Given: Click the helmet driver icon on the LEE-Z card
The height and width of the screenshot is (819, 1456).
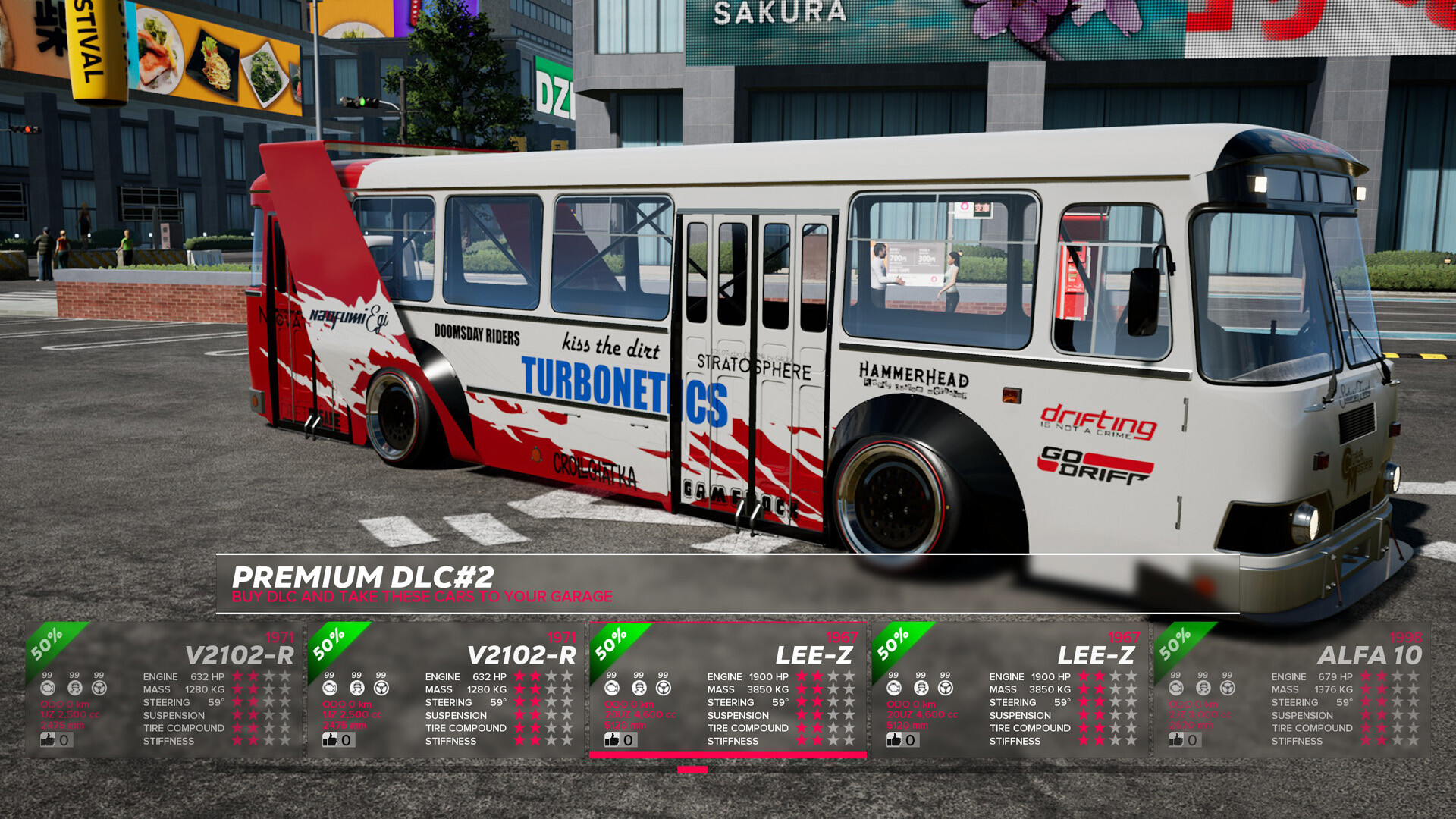Looking at the screenshot, I should pos(639,688).
